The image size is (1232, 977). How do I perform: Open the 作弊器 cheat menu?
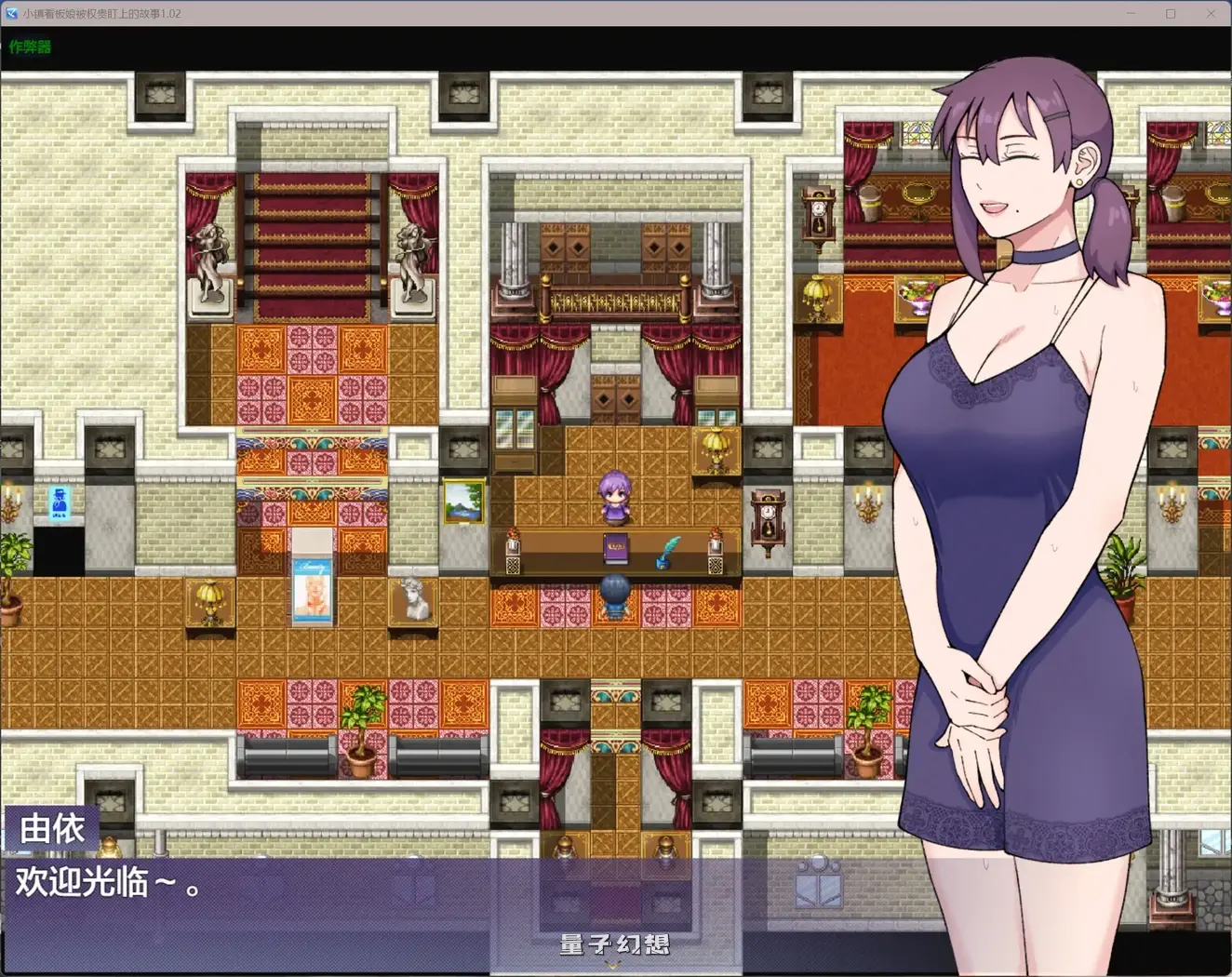[x=30, y=45]
